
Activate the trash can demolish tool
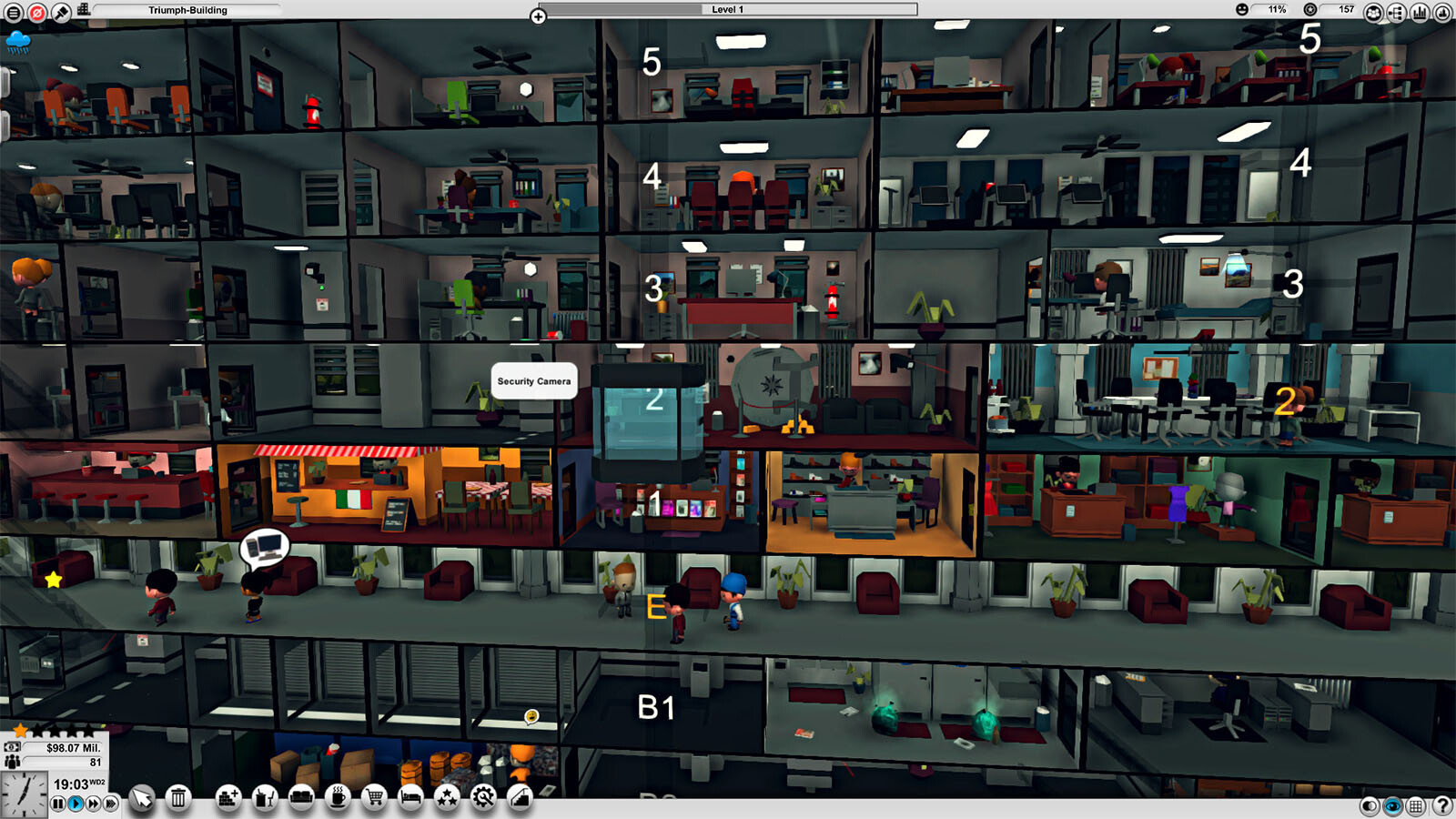pyautogui.click(x=178, y=798)
